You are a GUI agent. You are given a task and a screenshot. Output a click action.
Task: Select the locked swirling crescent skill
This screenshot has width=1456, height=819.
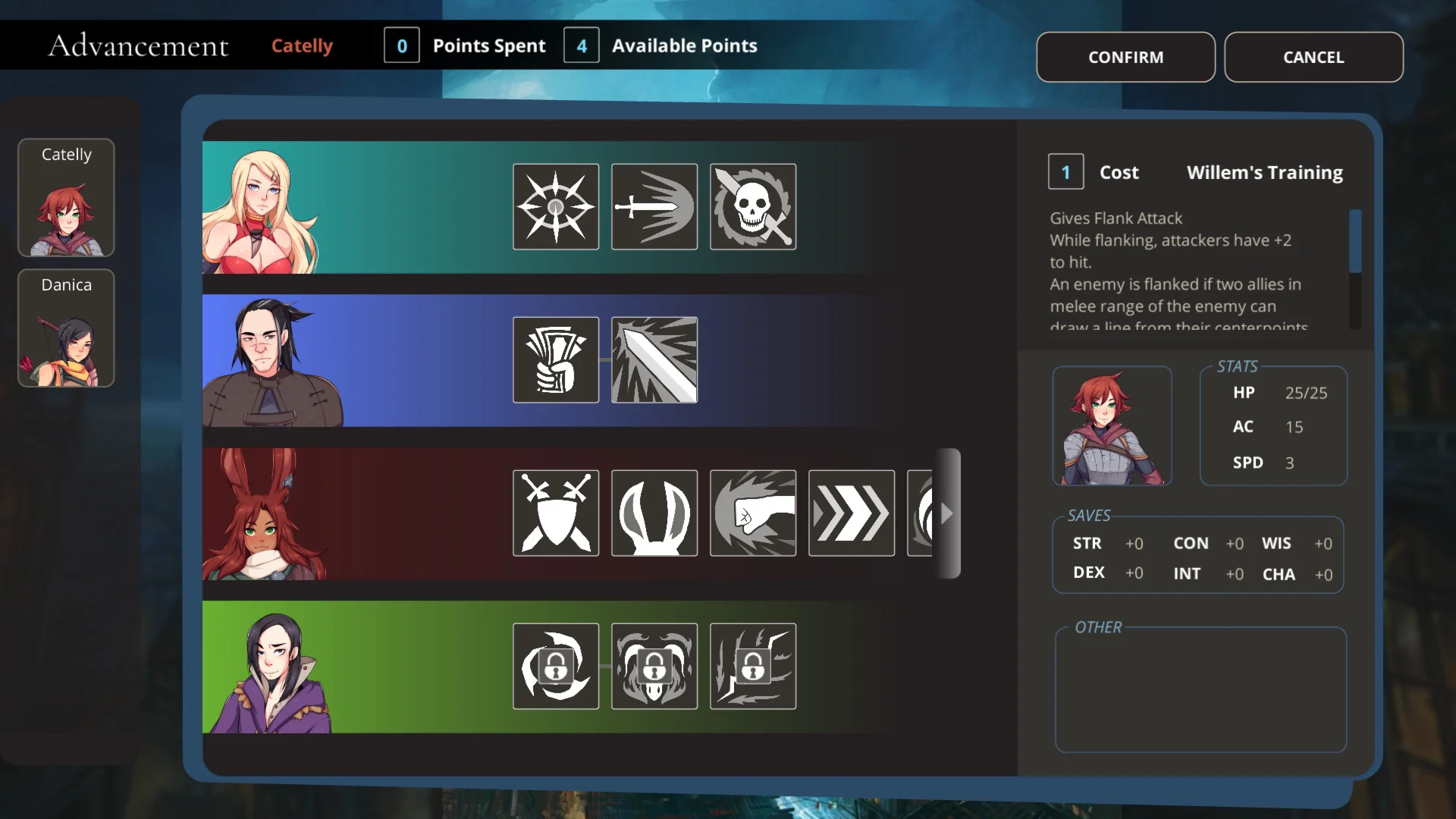point(556,666)
